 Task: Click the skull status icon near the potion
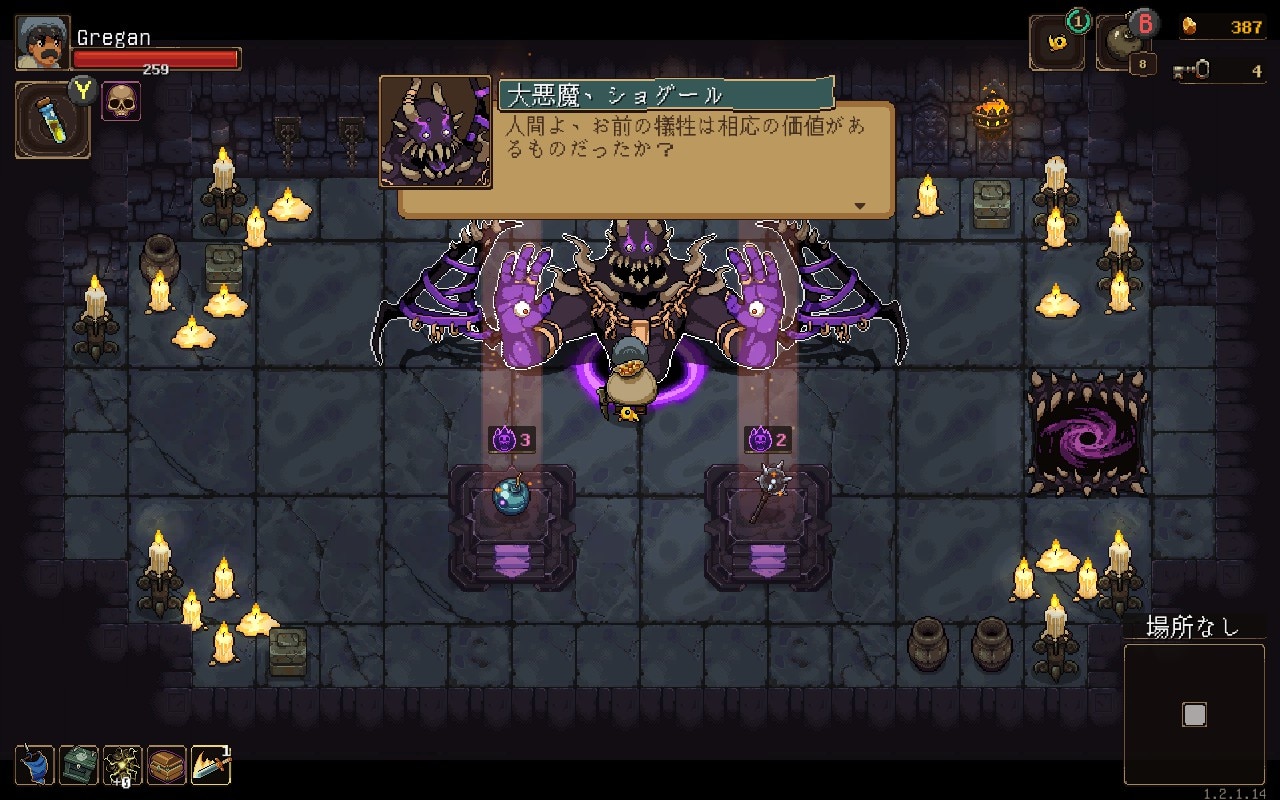tap(121, 100)
